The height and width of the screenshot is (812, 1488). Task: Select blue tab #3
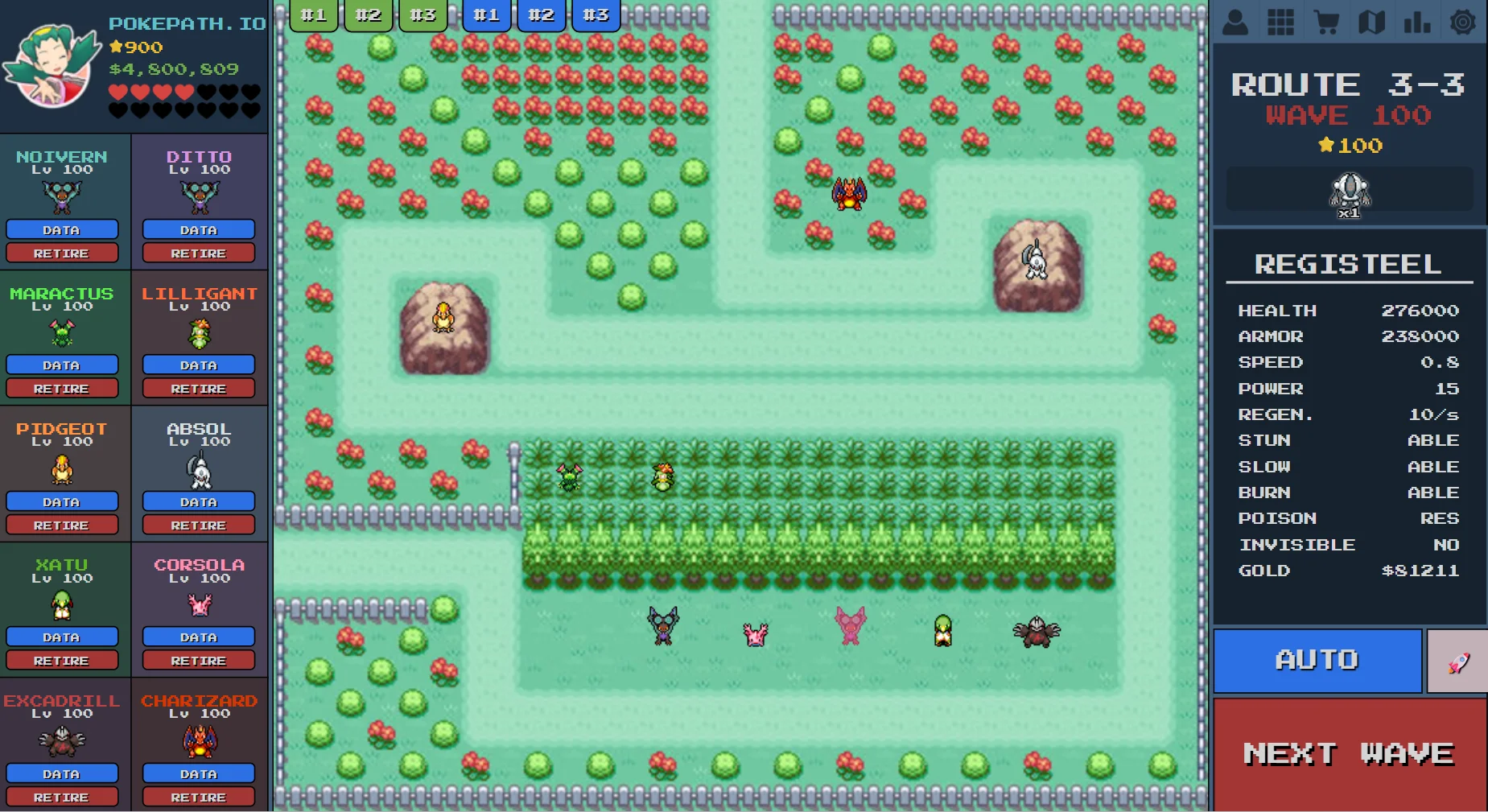click(x=596, y=14)
